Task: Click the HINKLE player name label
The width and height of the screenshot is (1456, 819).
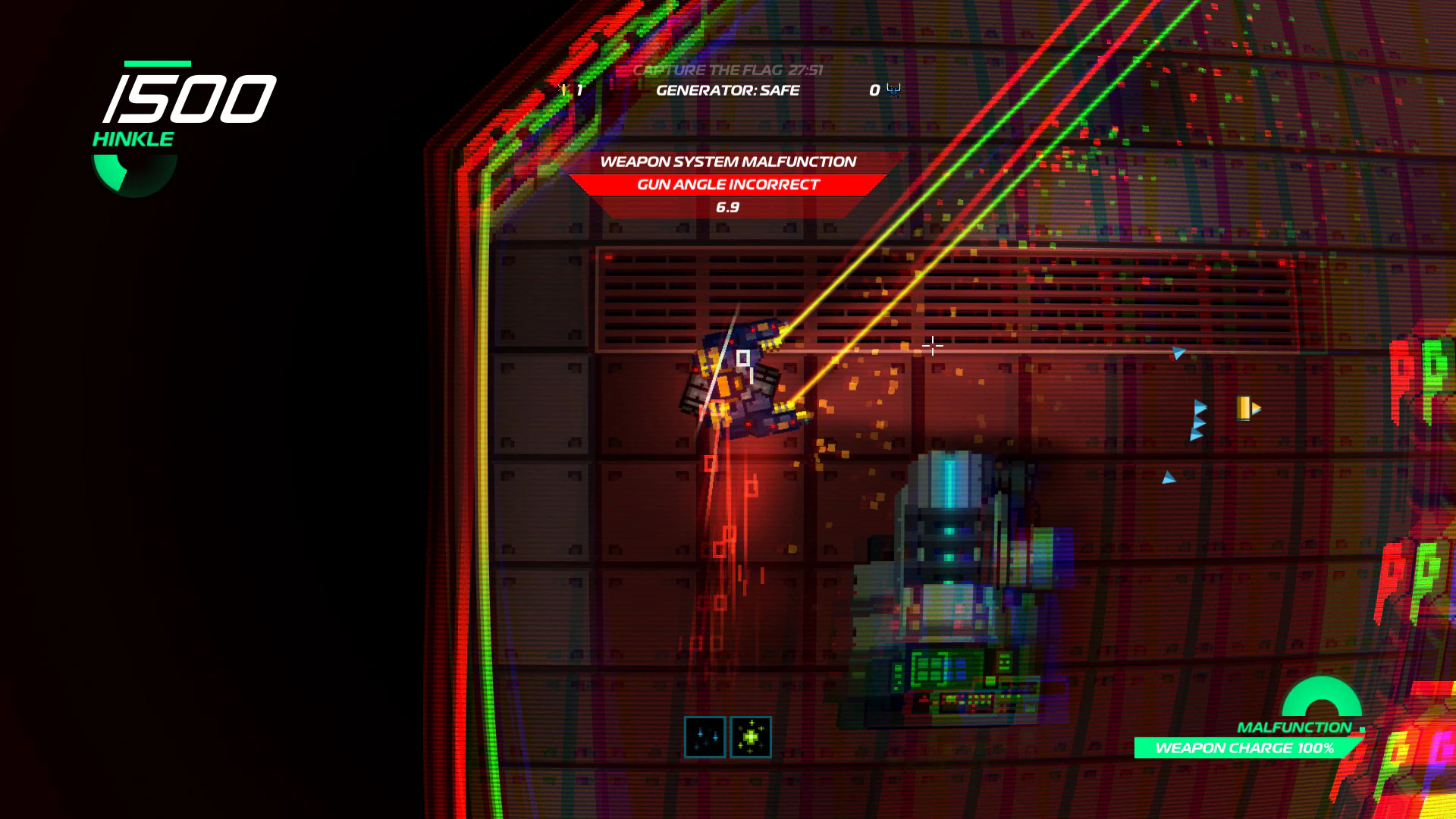Action: [x=133, y=138]
